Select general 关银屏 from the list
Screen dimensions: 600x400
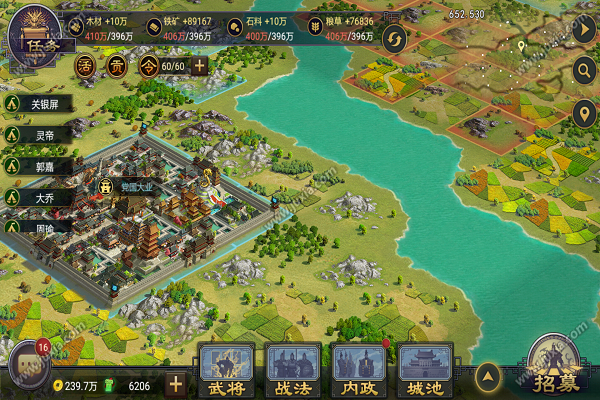click(x=45, y=103)
